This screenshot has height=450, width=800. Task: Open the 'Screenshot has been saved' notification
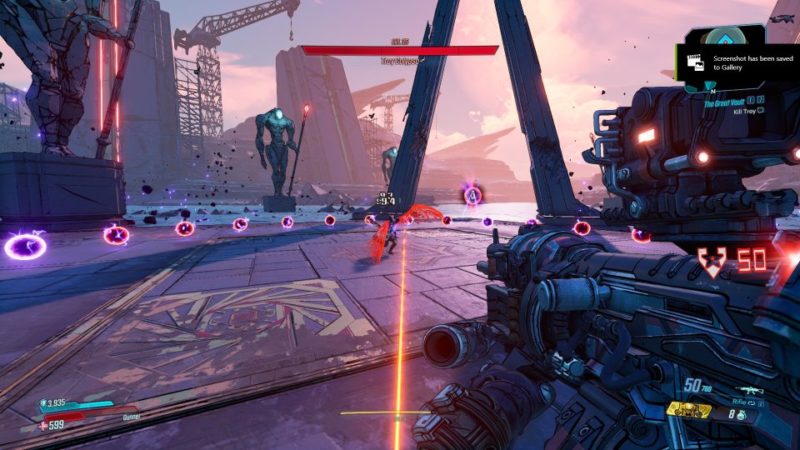click(741, 60)
